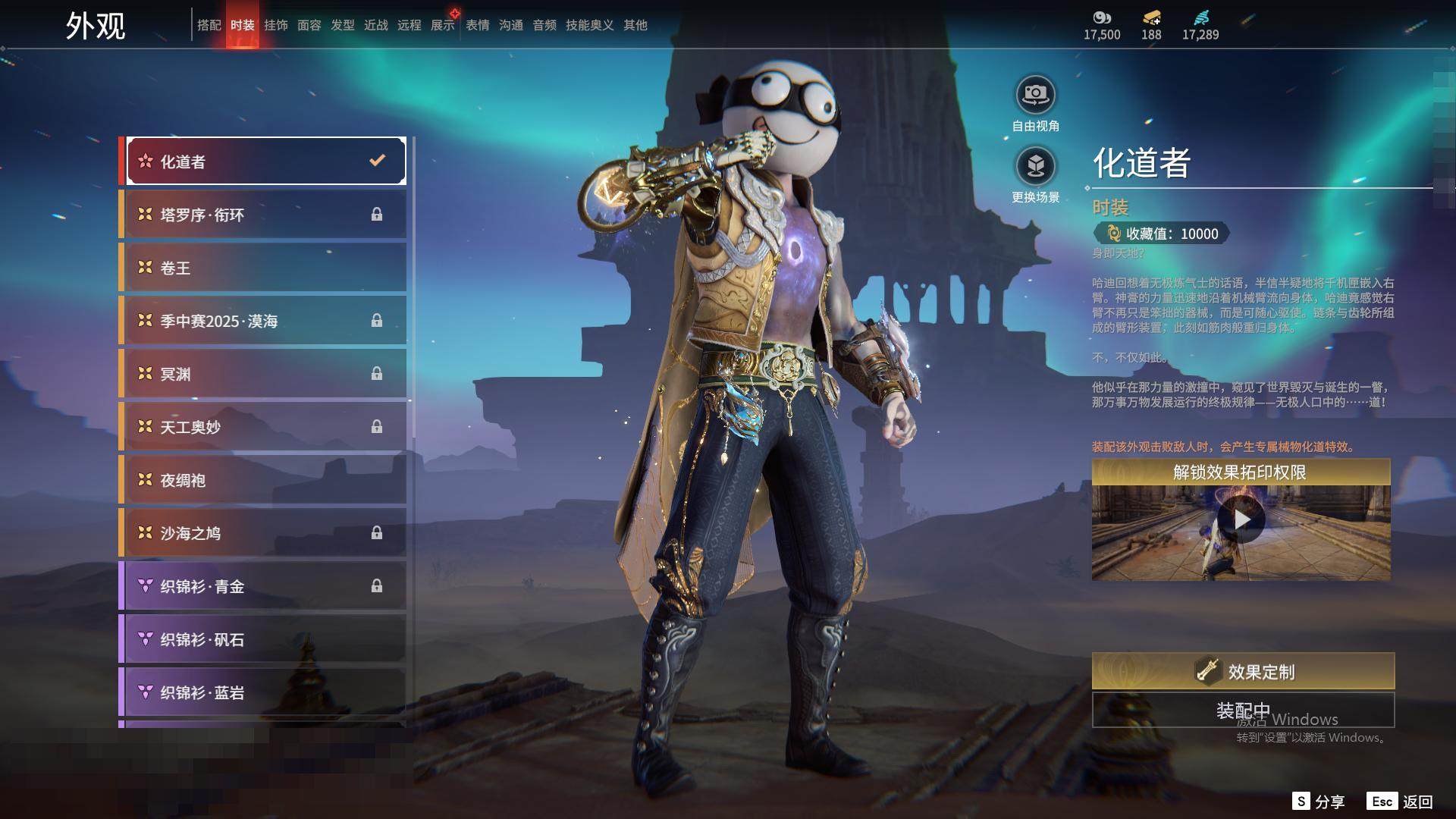
Task: Click the 更换场景 change scene icon
Action: click(1035, 166)
